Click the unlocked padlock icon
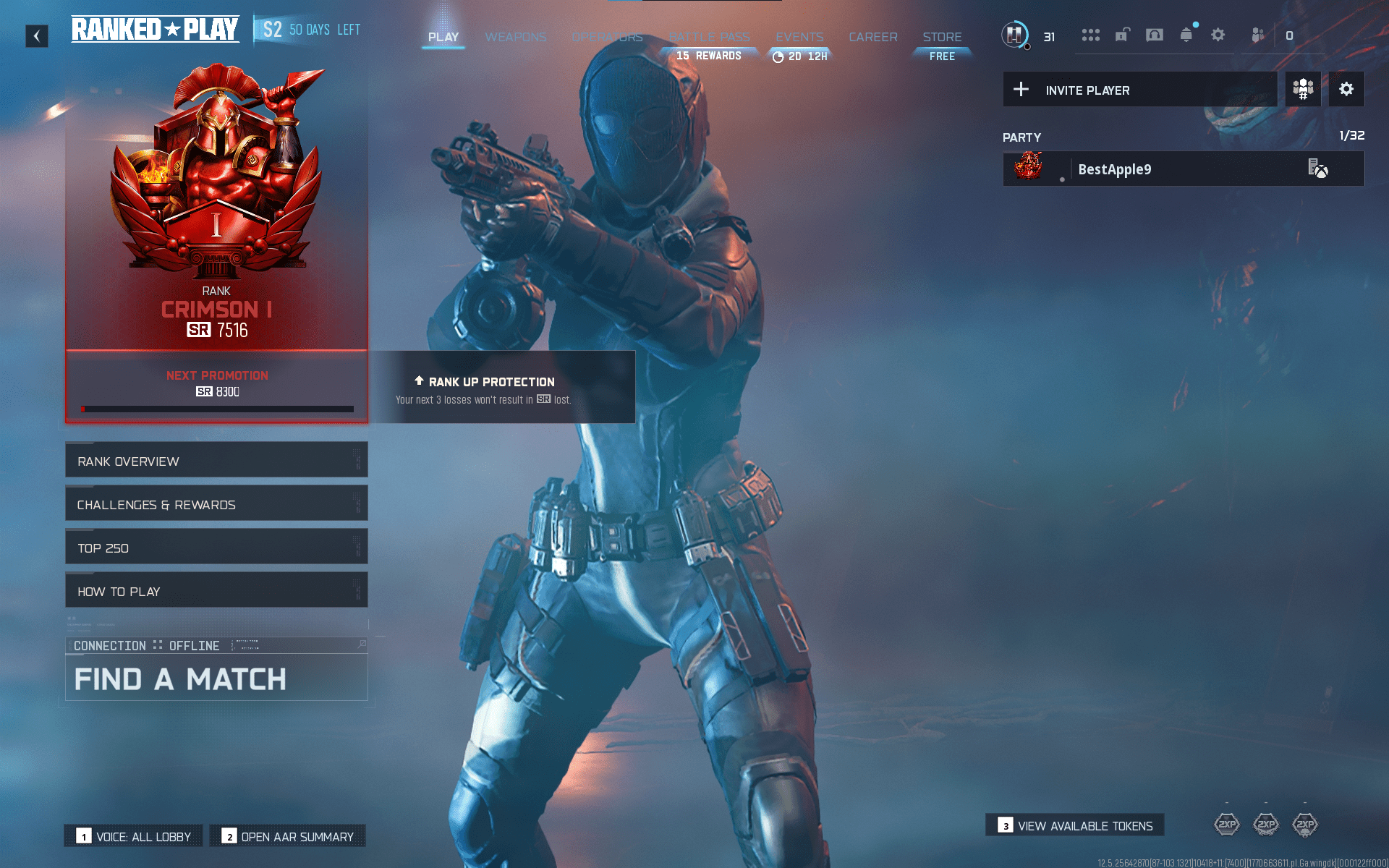 coord(1123,35)
